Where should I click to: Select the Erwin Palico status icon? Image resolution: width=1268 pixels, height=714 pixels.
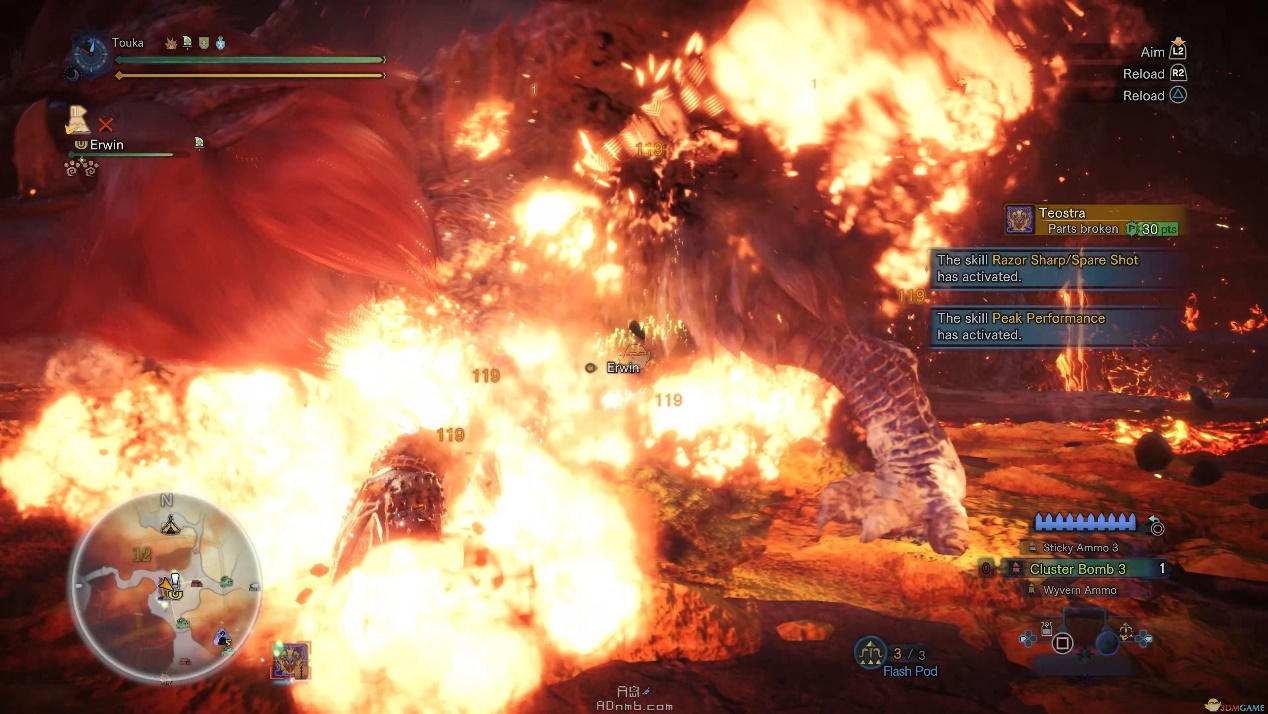(78, 122)
